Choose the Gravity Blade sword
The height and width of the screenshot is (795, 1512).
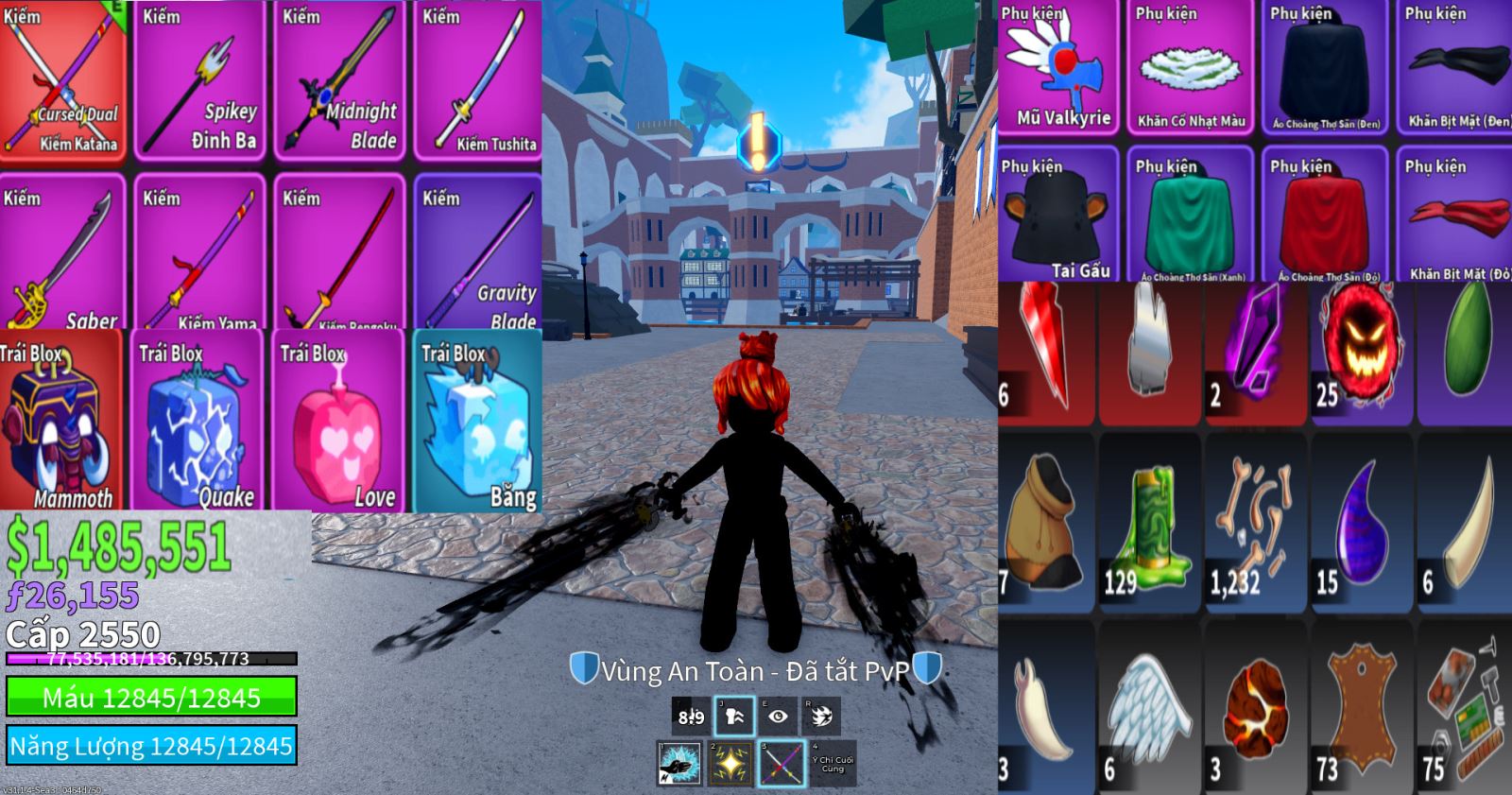[x=478, y=253]
